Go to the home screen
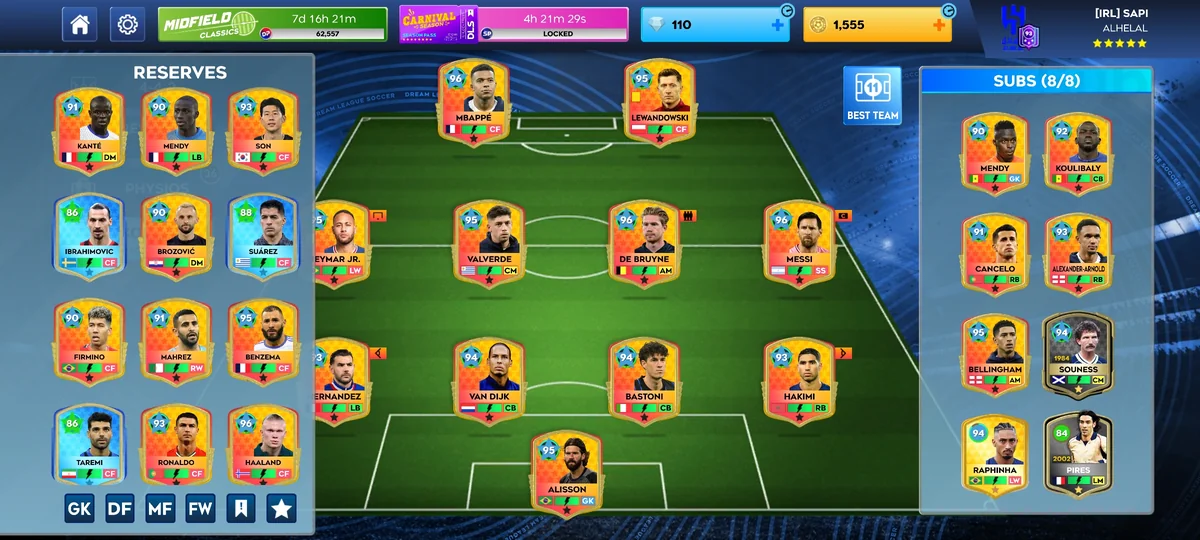The image size is (1200, 540). (x=80, y=24)
